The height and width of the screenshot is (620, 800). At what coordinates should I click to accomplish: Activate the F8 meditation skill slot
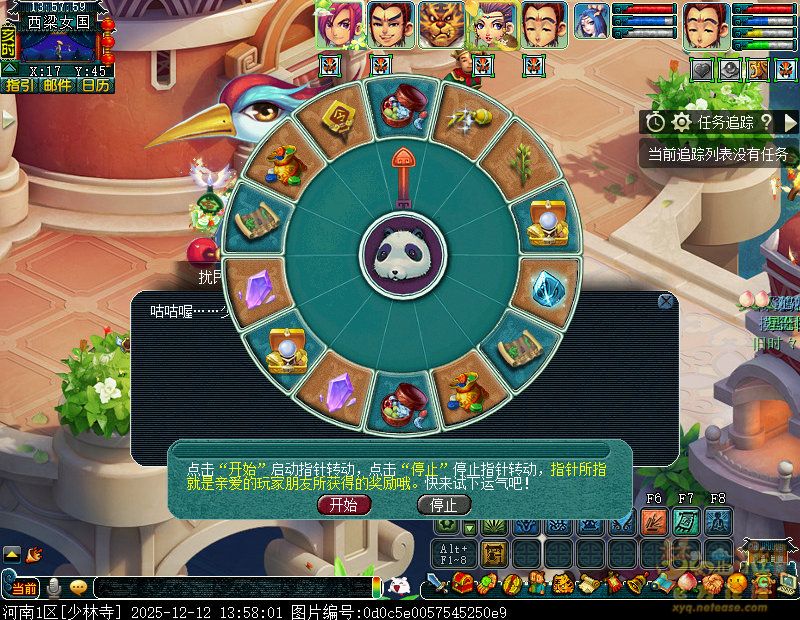point(718,521)
